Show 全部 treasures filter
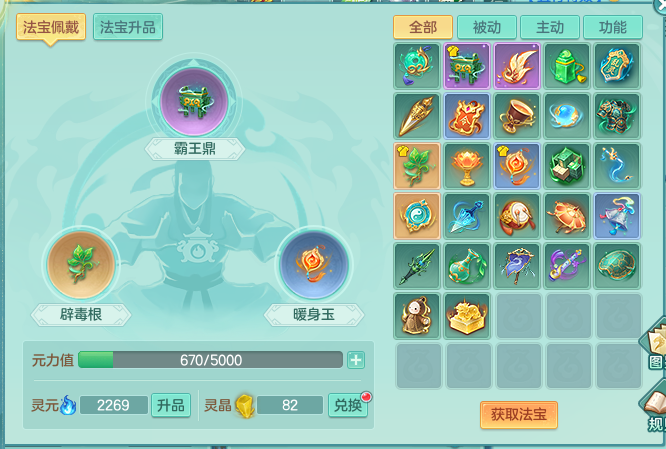This screenshot has height=449, width=666. pos(422,27)
